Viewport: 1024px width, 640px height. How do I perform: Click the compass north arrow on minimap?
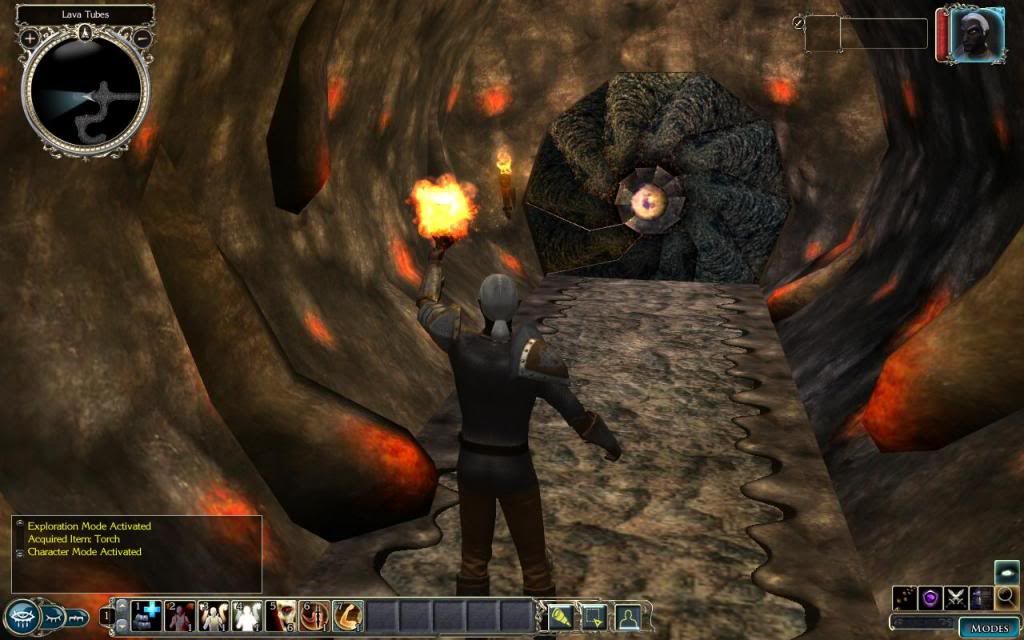(x=86, y=32)
